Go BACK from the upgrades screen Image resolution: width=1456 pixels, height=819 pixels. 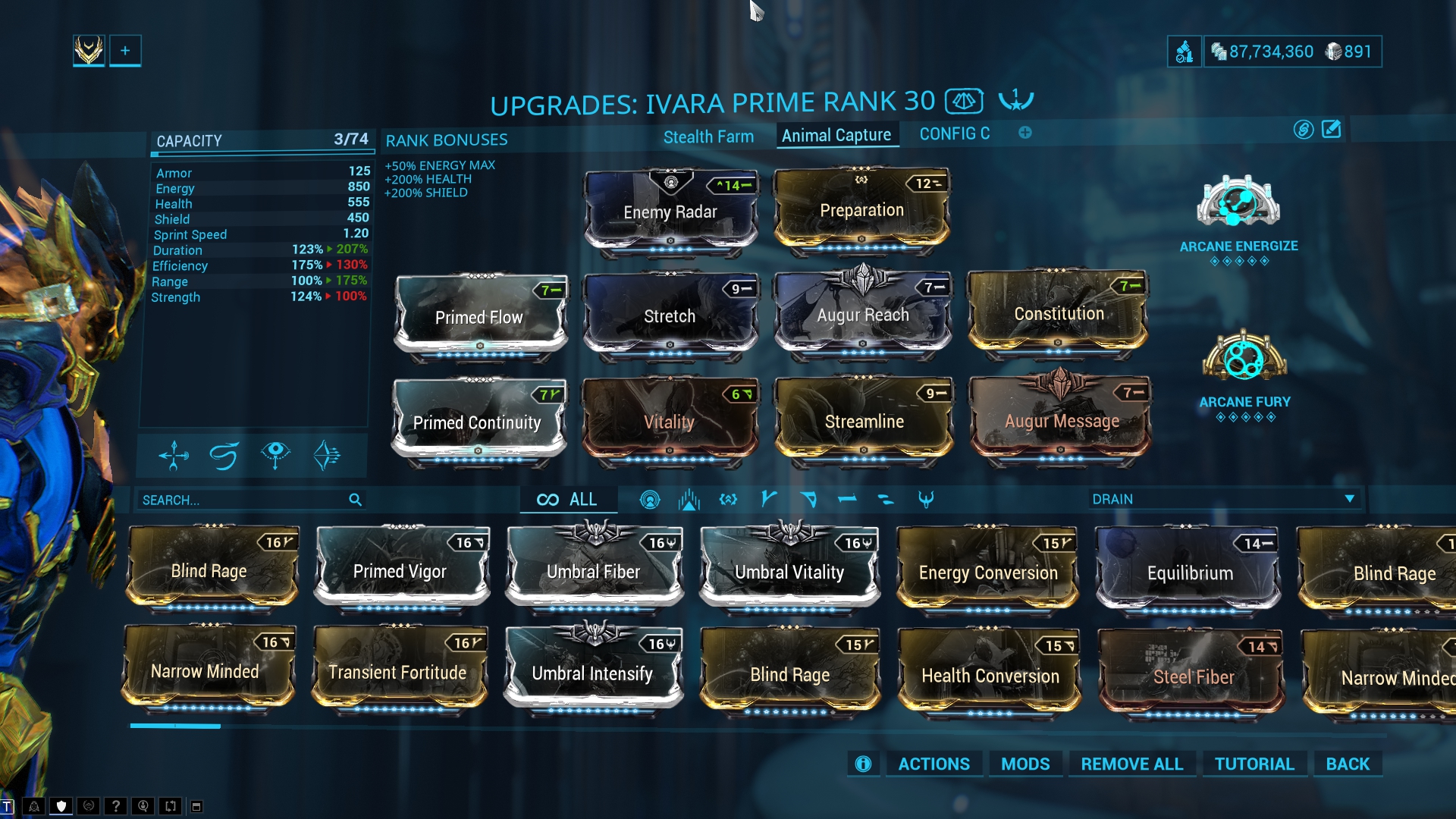[1348, 764]
